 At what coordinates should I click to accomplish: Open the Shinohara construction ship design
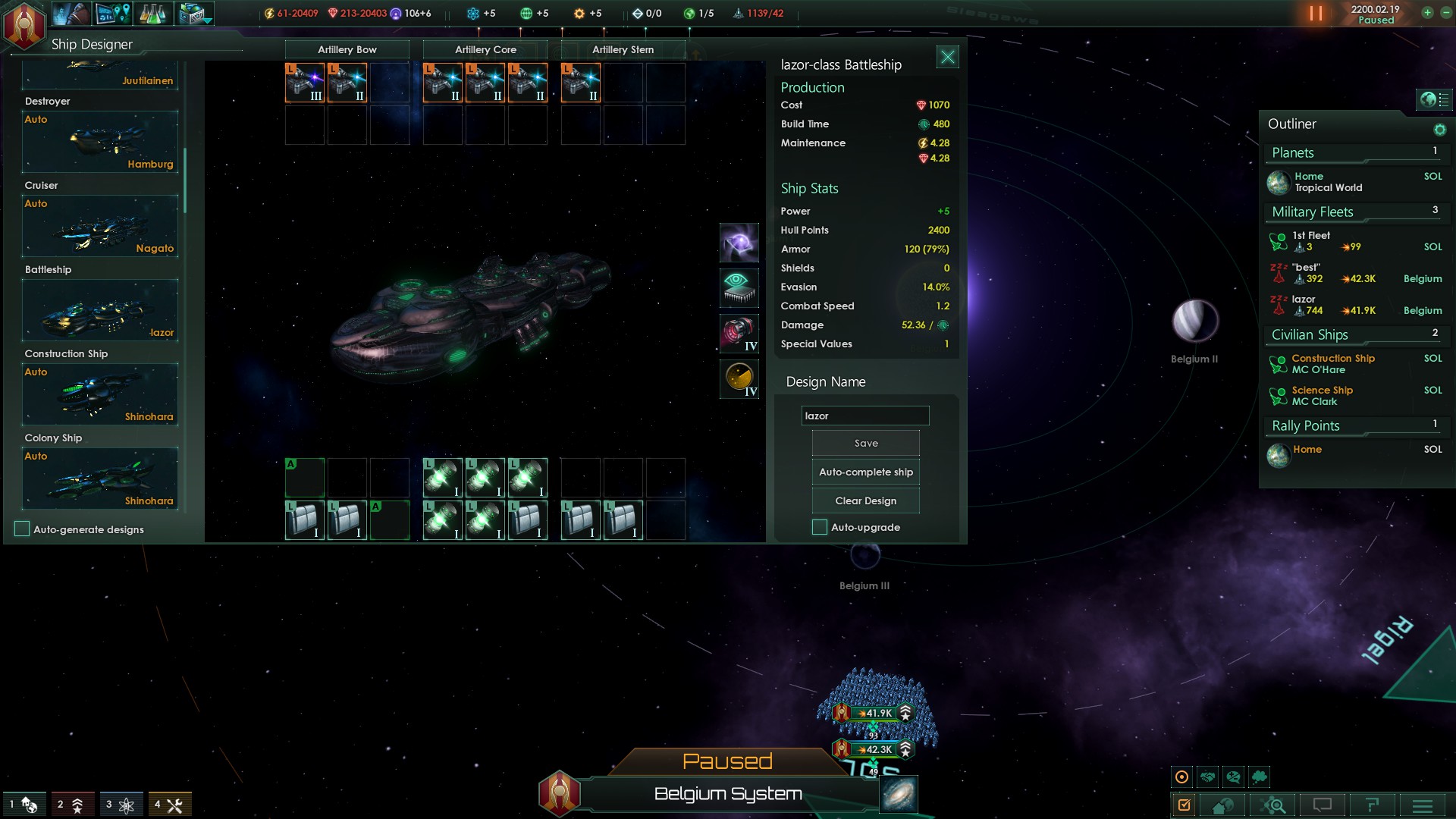click(x=100, y=394)
